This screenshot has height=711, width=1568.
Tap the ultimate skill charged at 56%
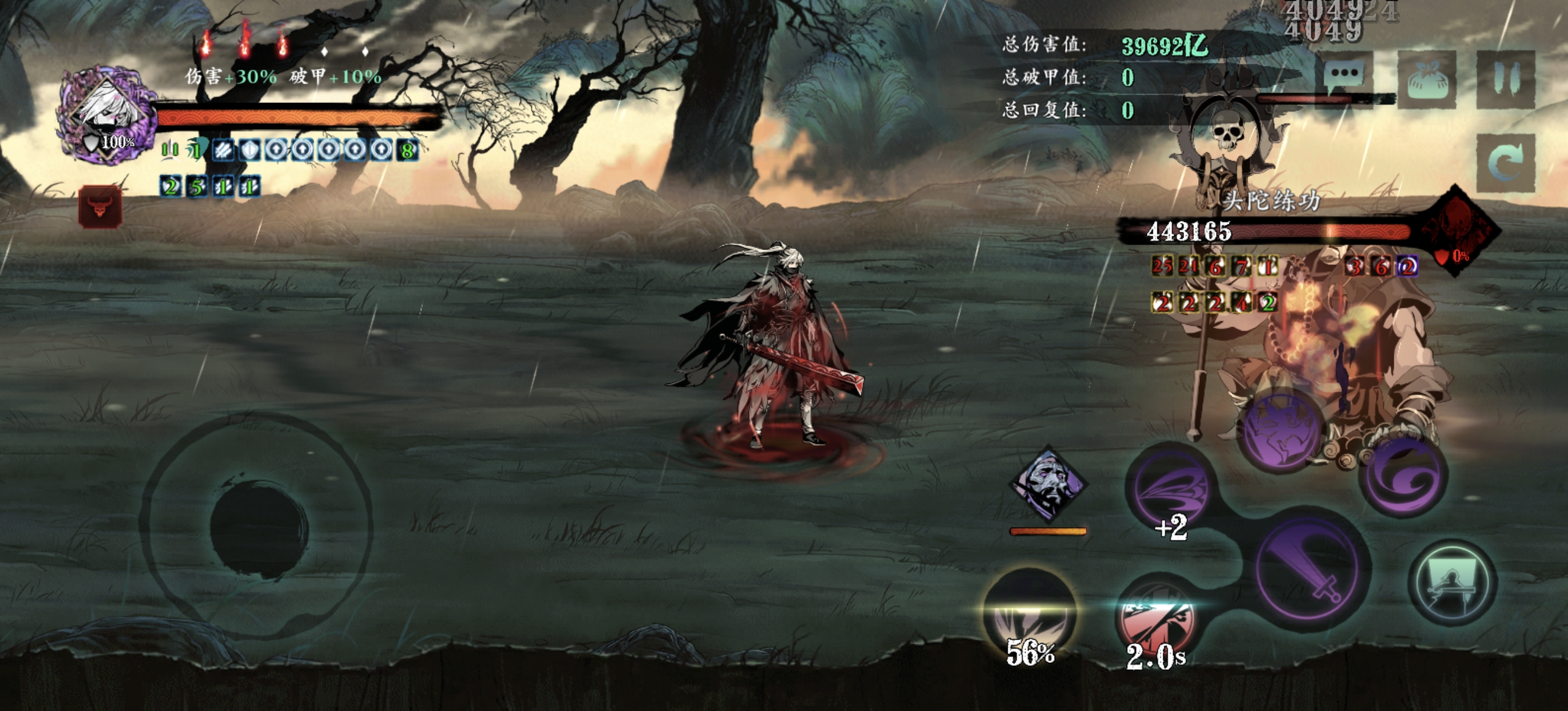point(1029,616)
